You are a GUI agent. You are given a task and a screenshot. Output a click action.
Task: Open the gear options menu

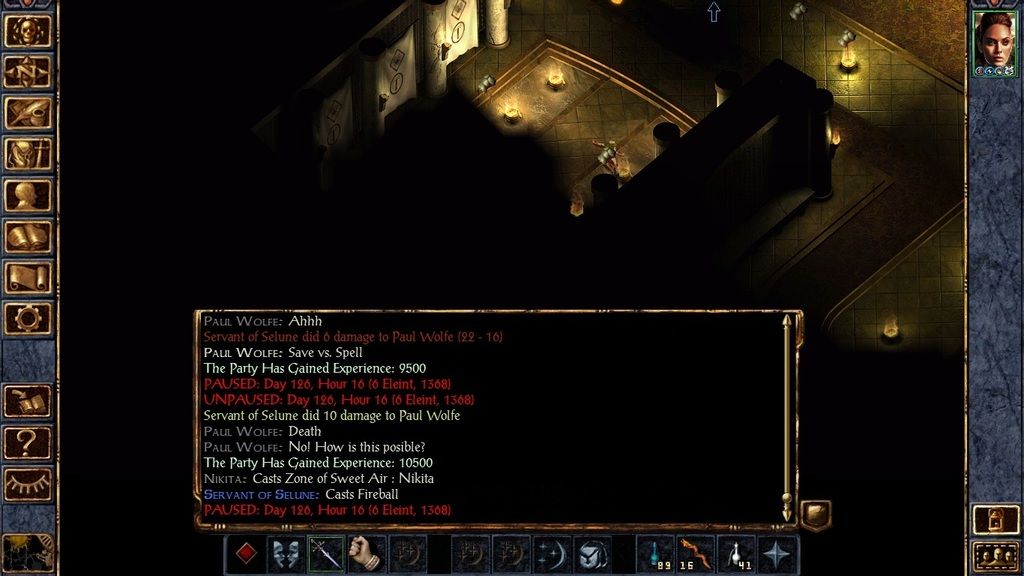click(x=28, y=318)
